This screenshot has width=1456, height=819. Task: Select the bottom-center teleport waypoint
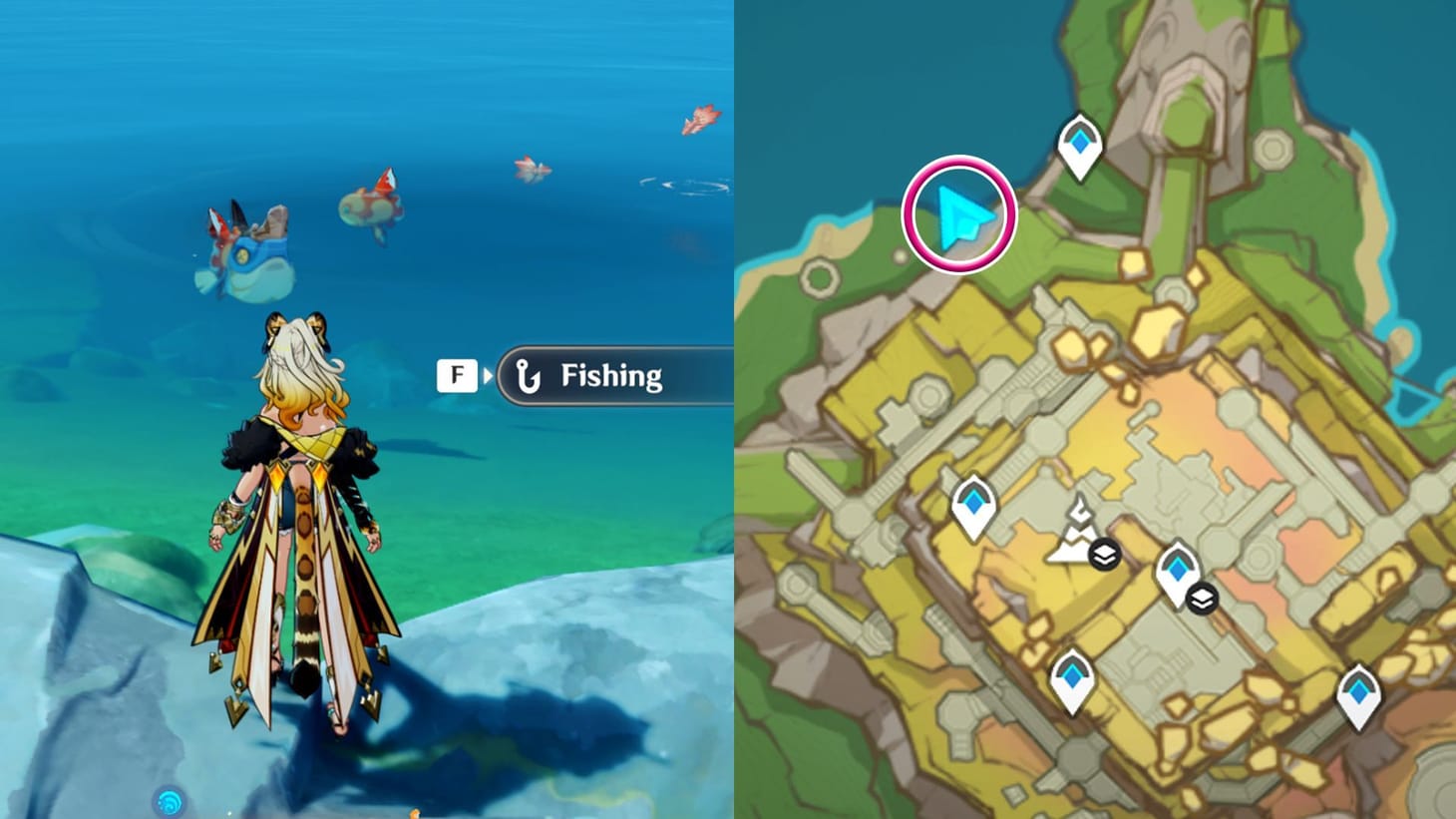pos(1074,678)
